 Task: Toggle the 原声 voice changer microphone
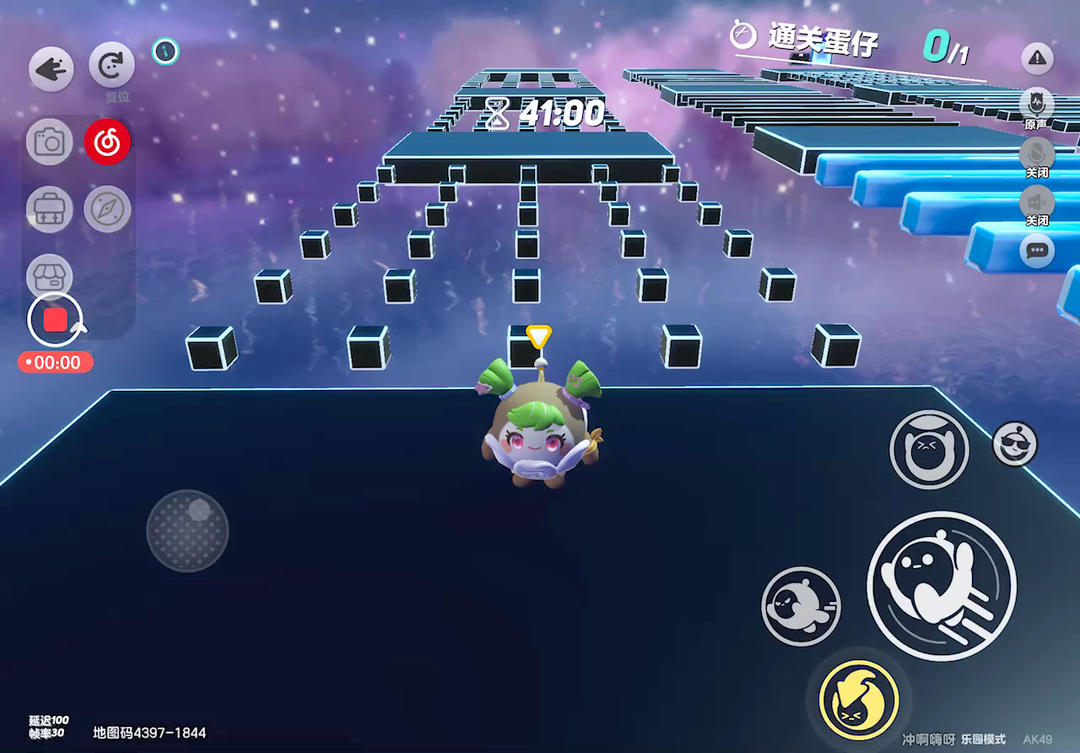pos(1036,103)
